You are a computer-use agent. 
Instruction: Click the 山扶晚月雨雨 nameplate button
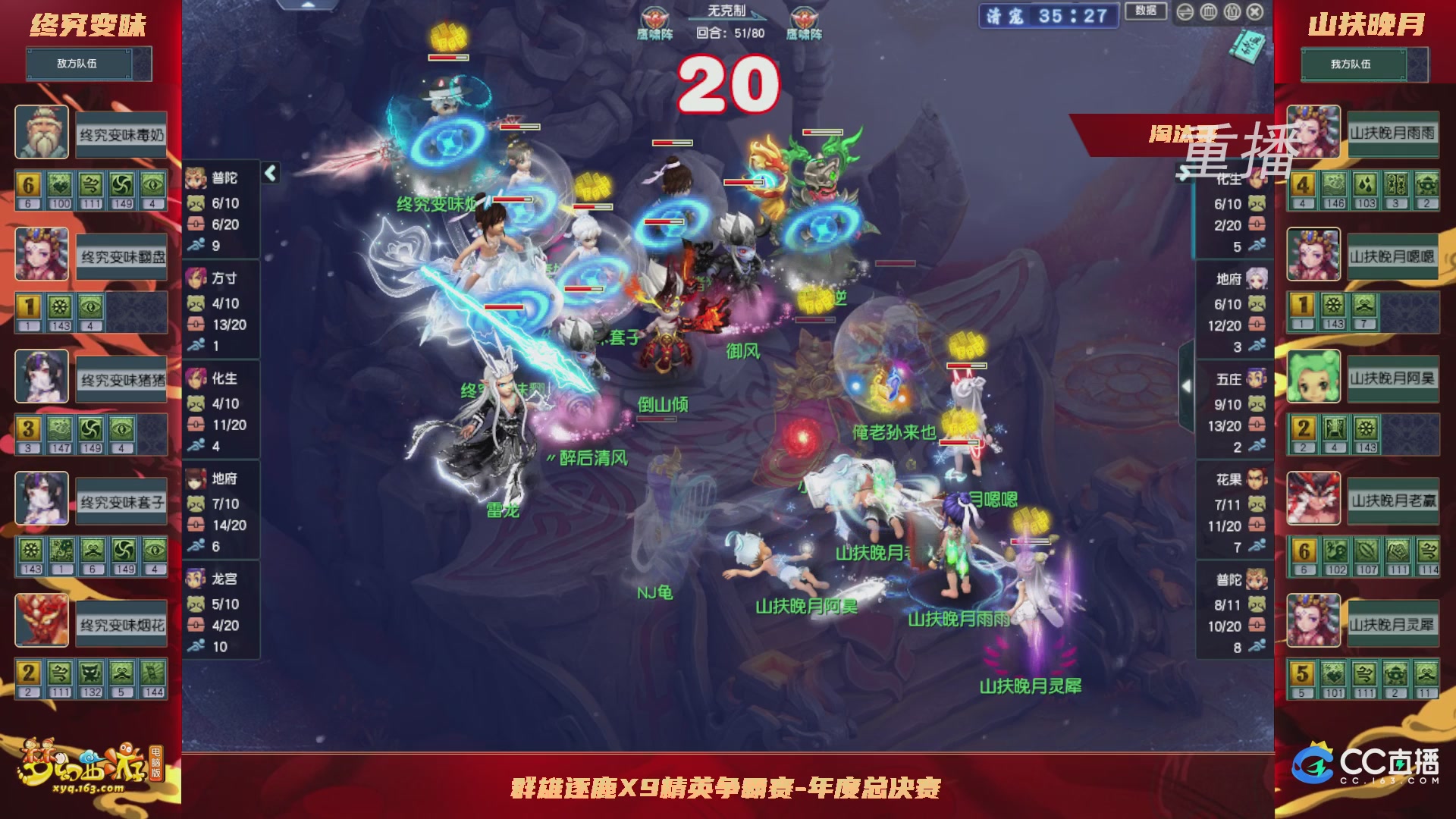tap(1394, 135)
